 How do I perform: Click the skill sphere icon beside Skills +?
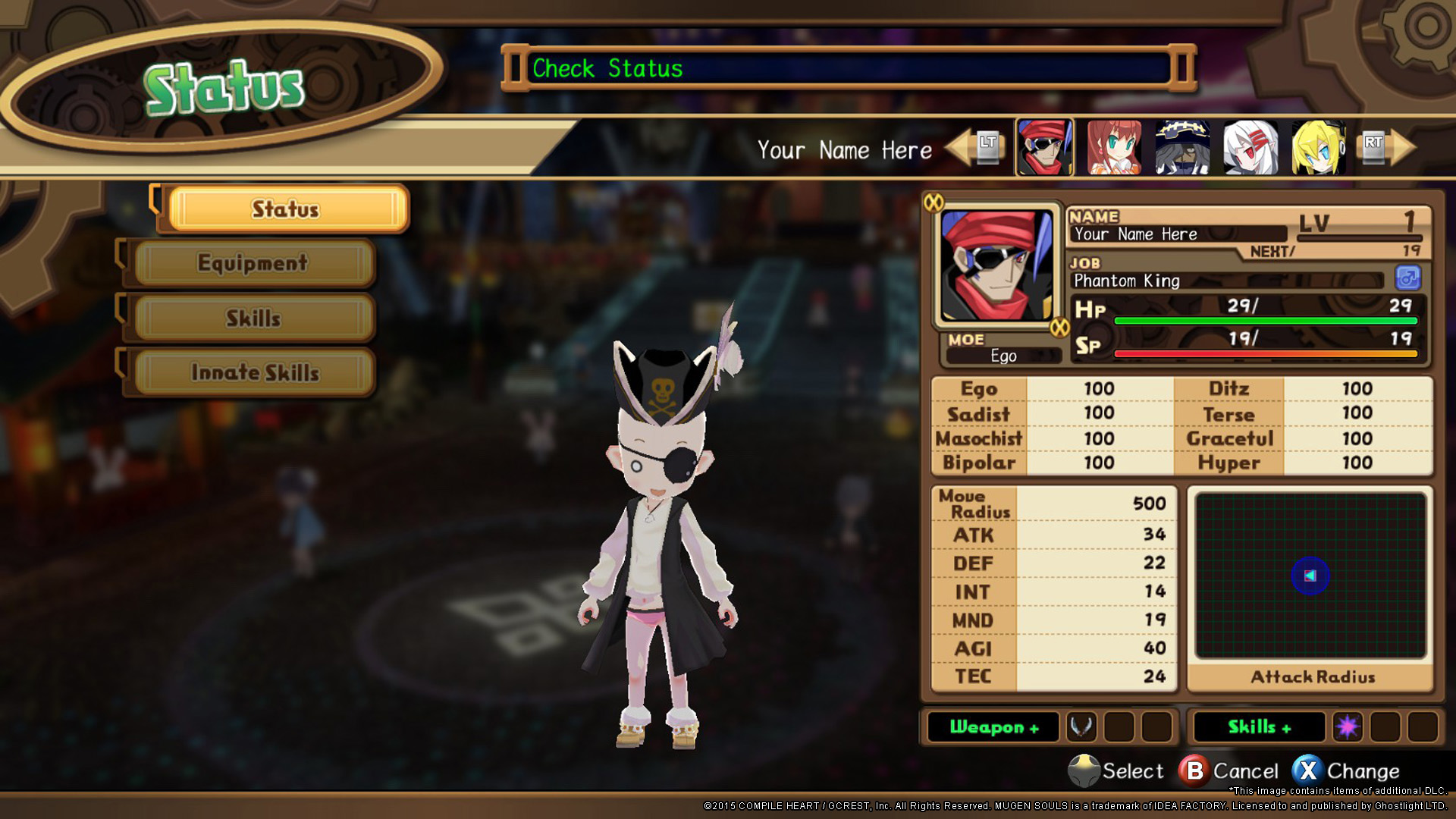1347,726
